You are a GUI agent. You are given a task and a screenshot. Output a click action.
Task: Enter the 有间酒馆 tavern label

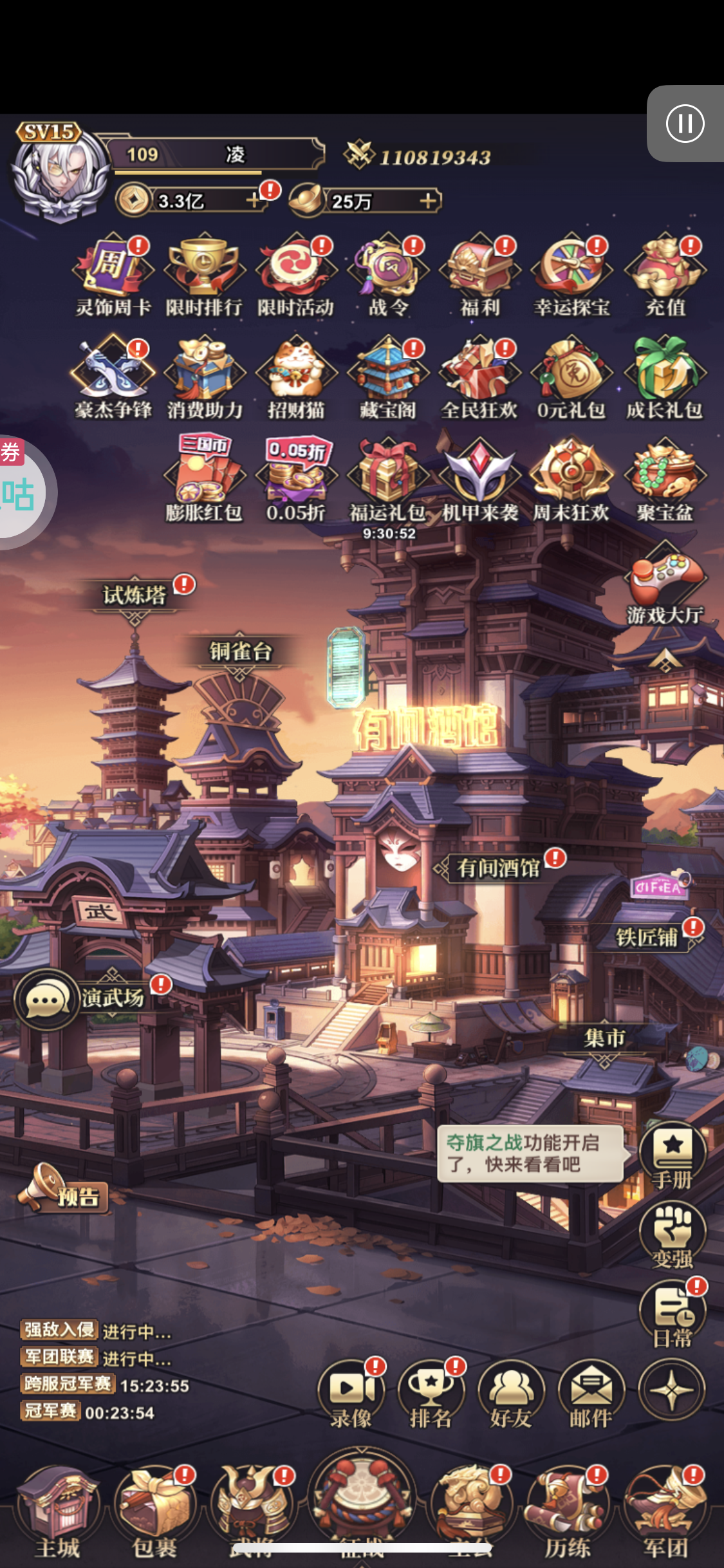(x=498, y=868)
